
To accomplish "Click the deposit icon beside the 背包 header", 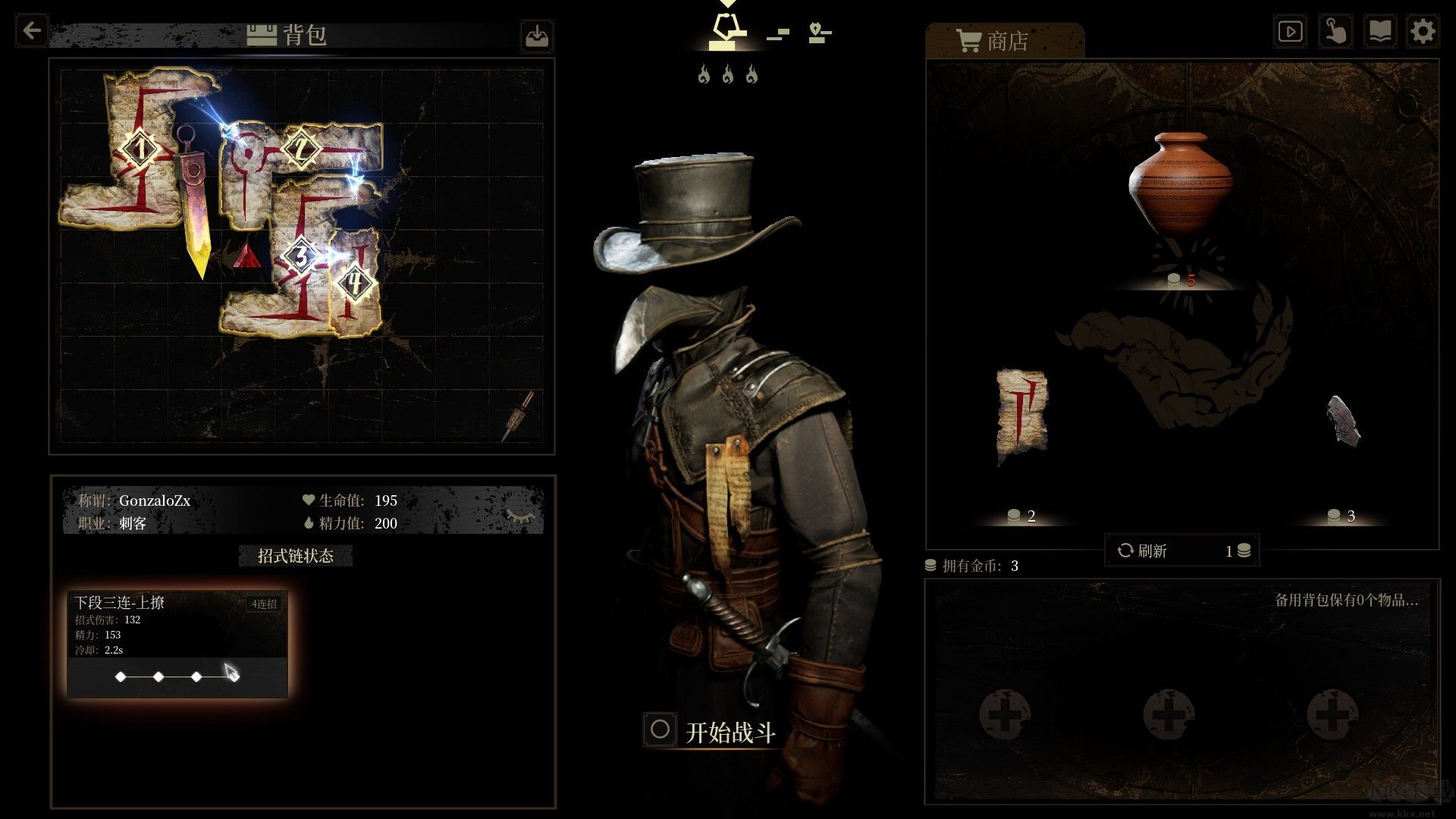I will [536, 36].
